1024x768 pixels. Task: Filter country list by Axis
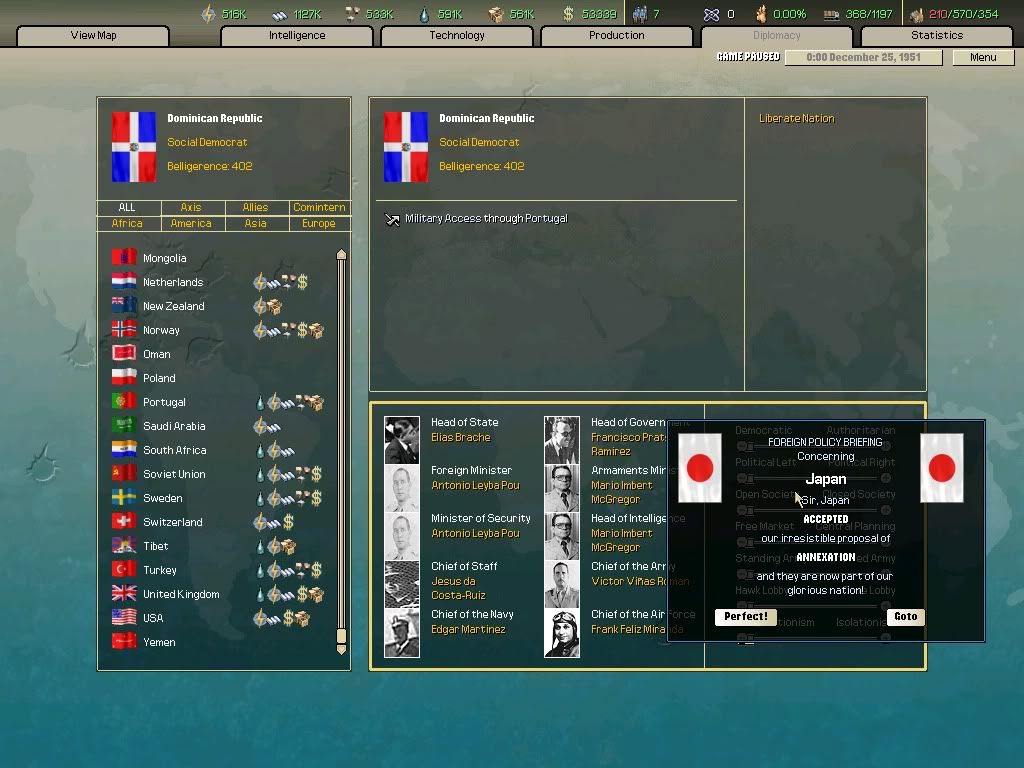point(191,208)
